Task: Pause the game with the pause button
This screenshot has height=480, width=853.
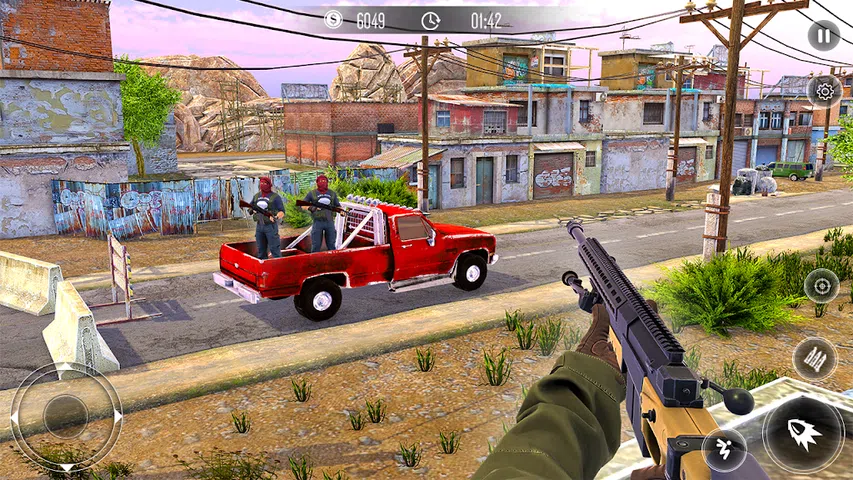Action: [823, 36]
